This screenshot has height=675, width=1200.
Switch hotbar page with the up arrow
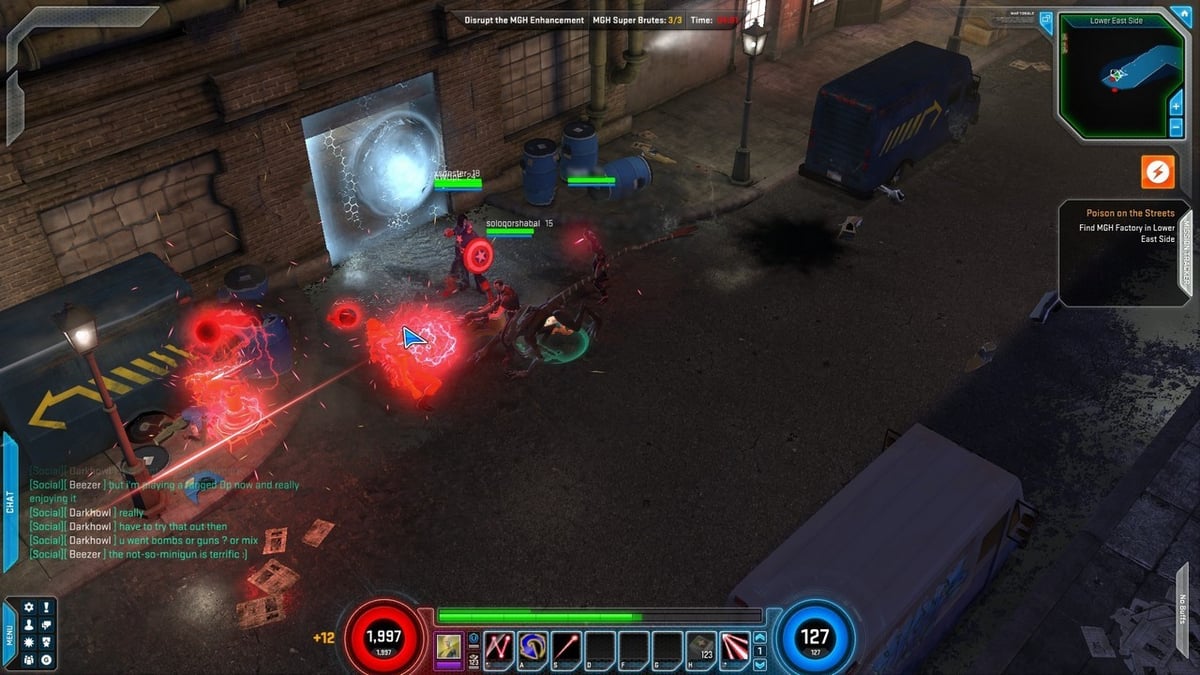pos(760,637)
